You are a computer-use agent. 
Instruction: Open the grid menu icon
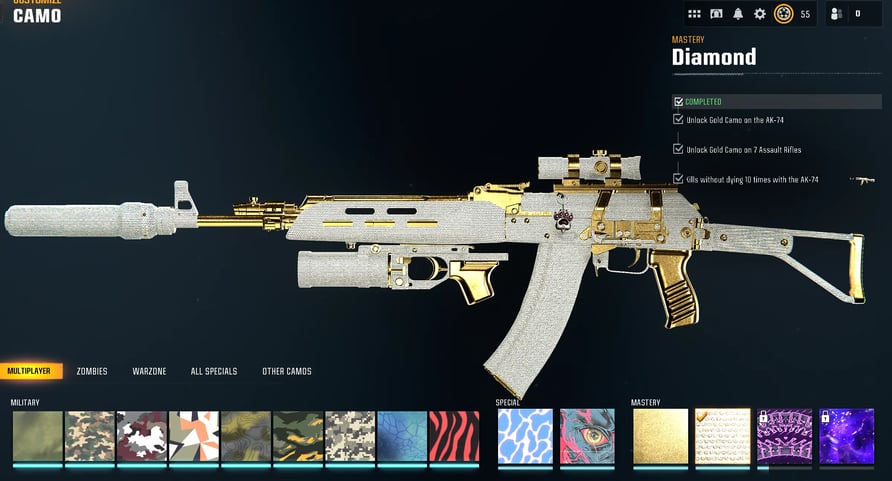point(695,14)
